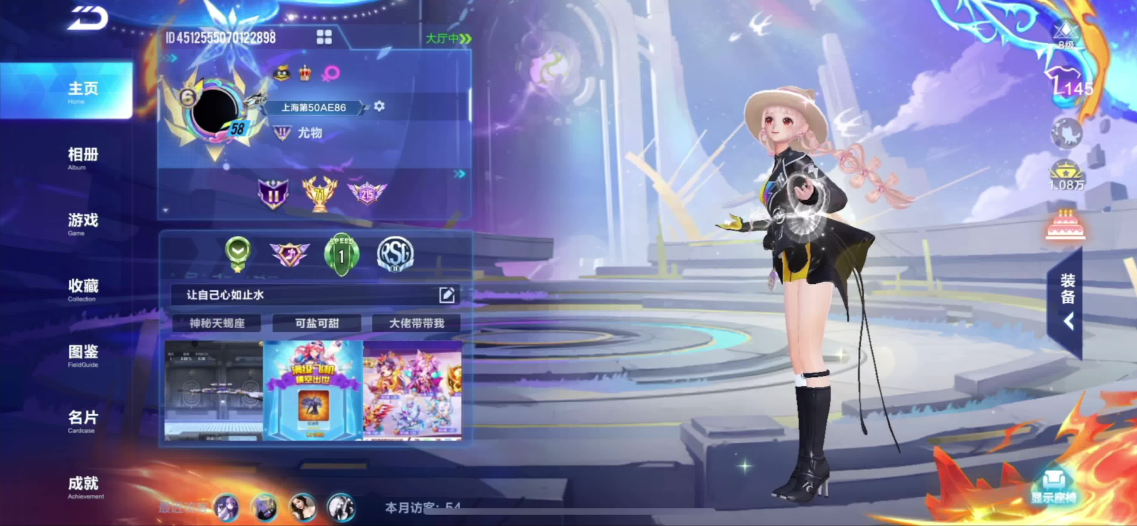1137x526 pixels.
Task: Click the back arrow logo button
Action: [x=87, y=17]
